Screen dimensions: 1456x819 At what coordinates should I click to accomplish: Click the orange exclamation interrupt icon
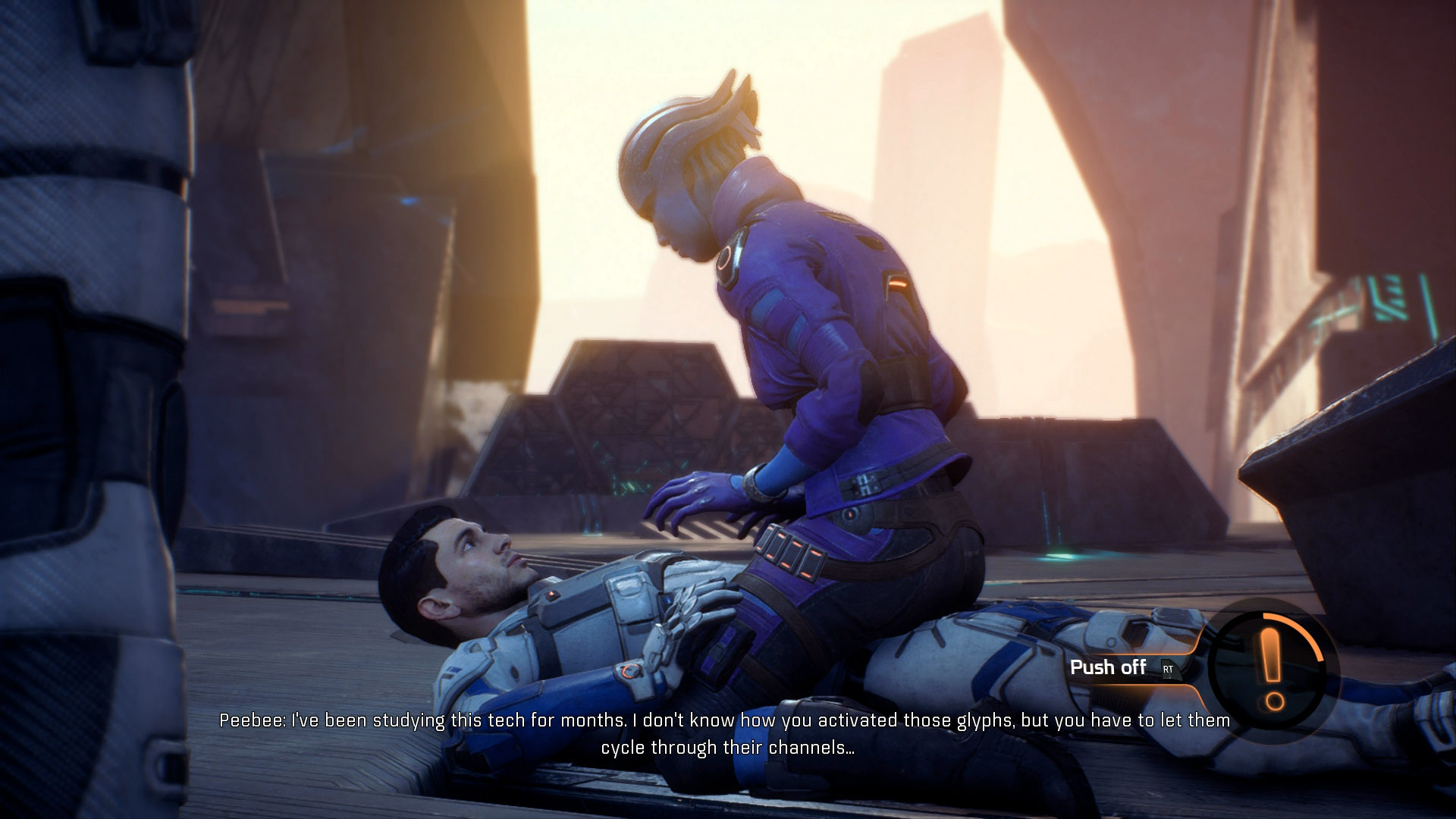click(1272, 668)
